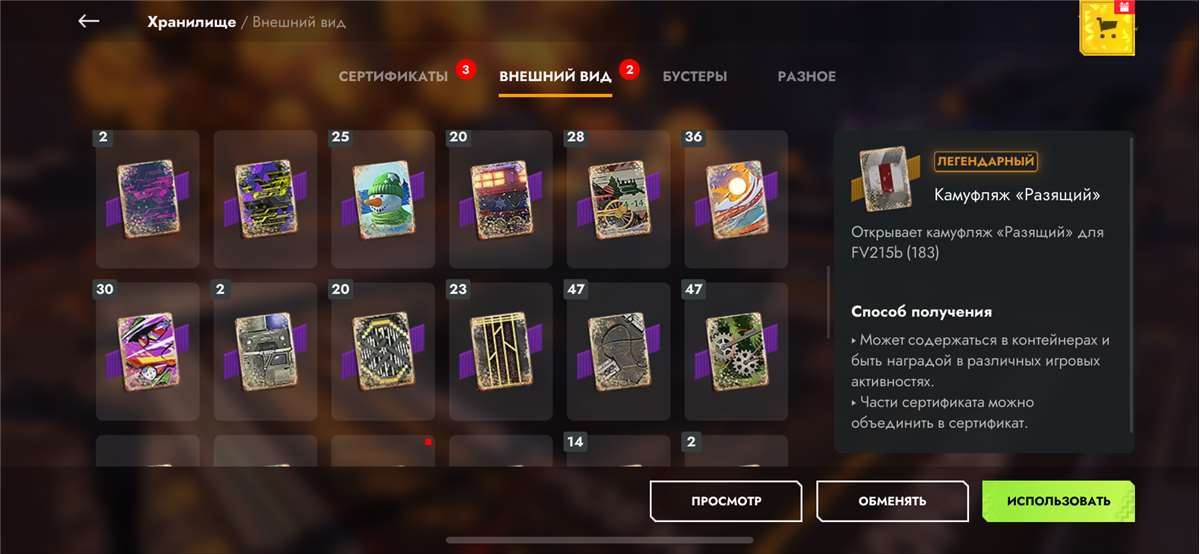Select the gold lines on black camouflage card
Screen dimensions: 1200x554
(x=500, y=351)
